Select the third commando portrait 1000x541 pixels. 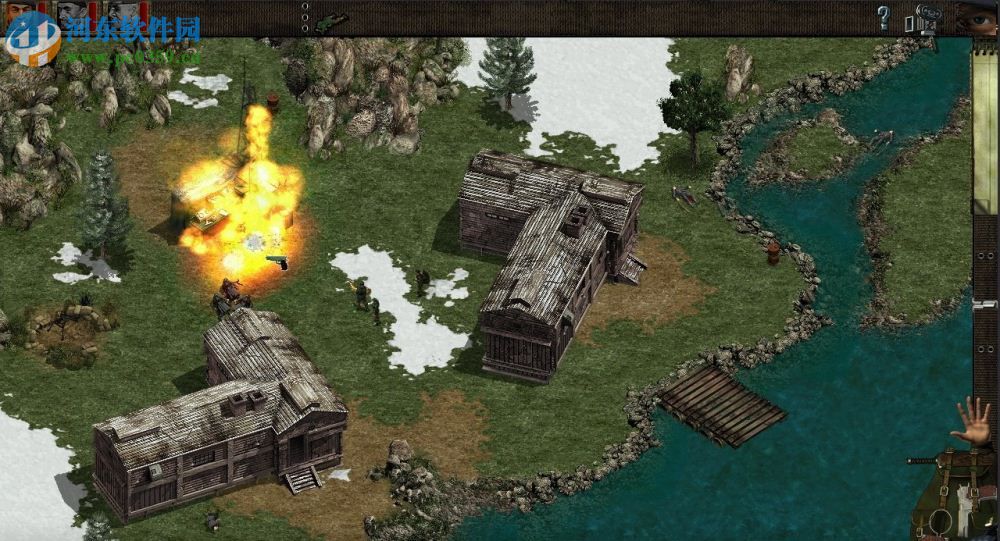(121, 14)
